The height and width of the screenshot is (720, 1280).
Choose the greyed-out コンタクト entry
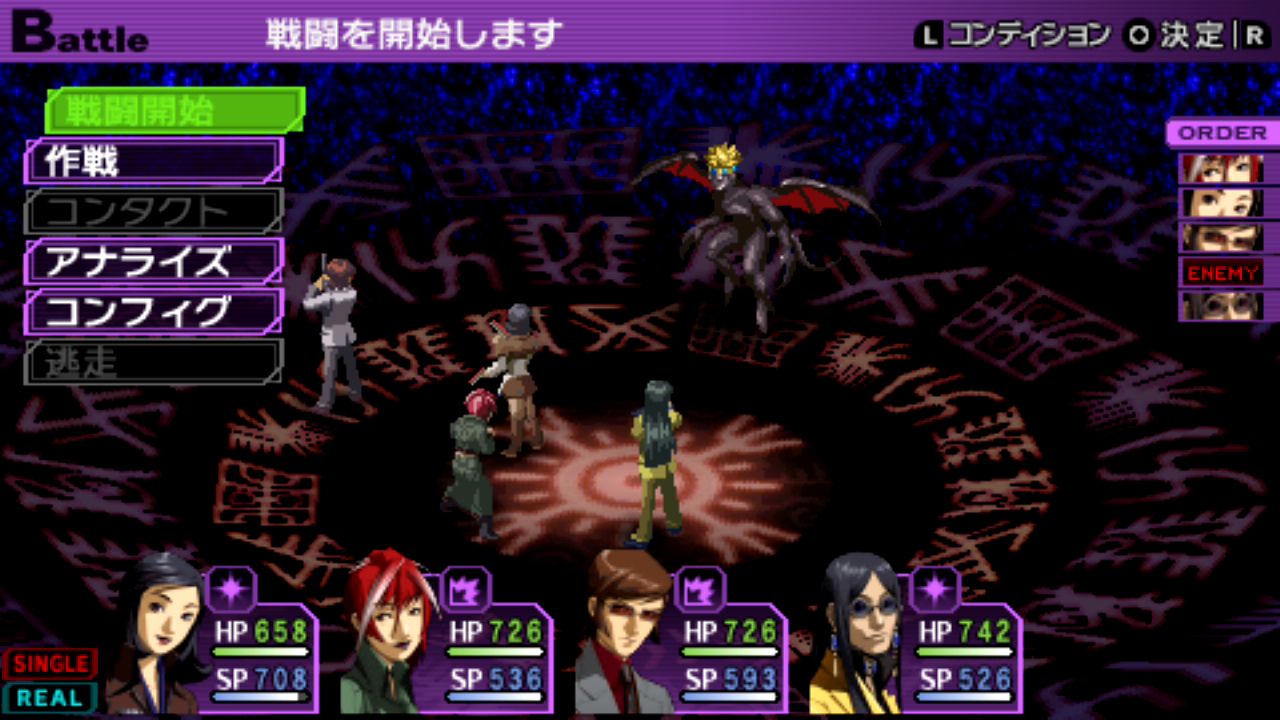[154, 211]
